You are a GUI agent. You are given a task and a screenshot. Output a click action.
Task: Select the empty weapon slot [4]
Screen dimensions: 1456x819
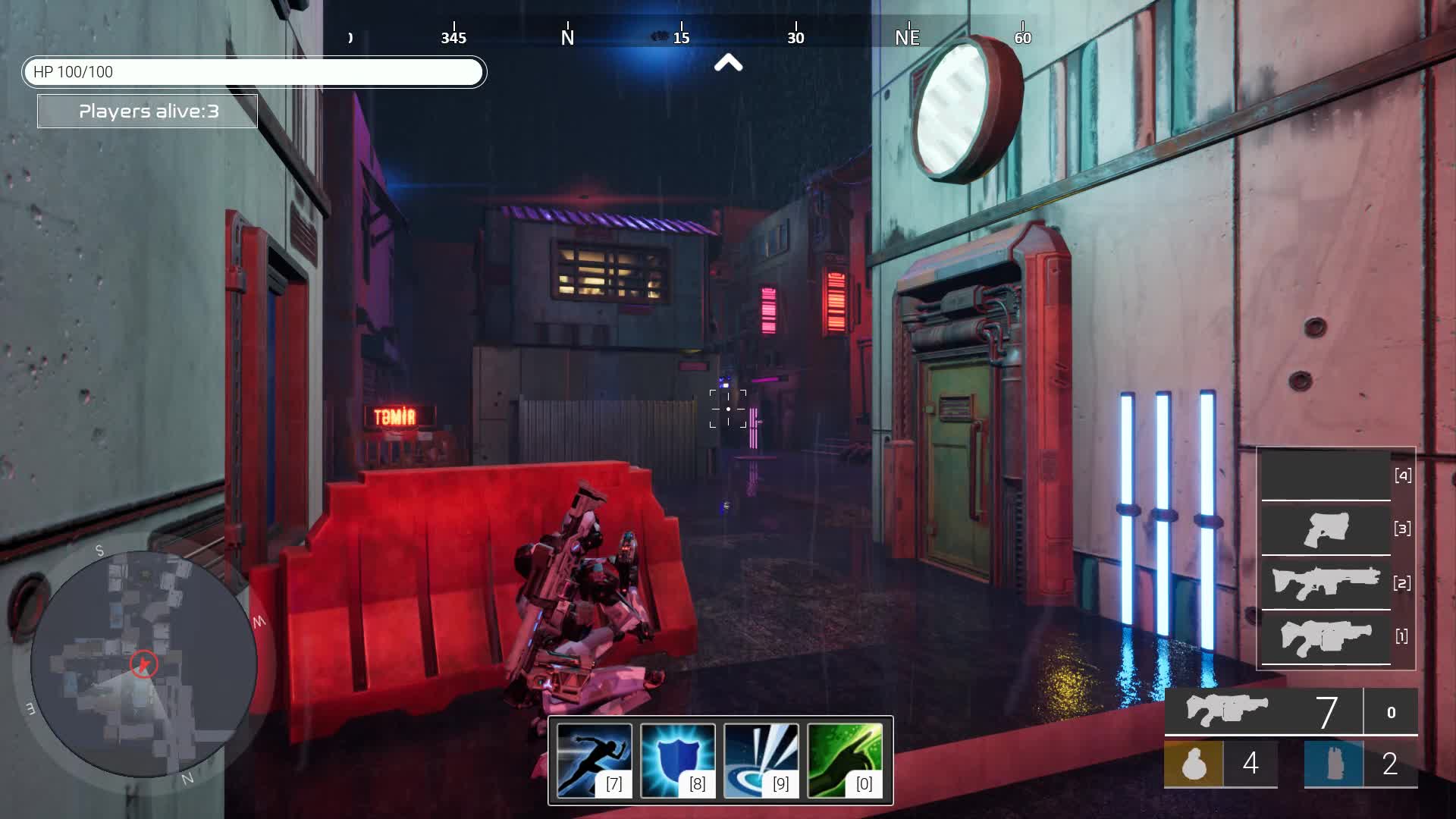(1326, 476)
